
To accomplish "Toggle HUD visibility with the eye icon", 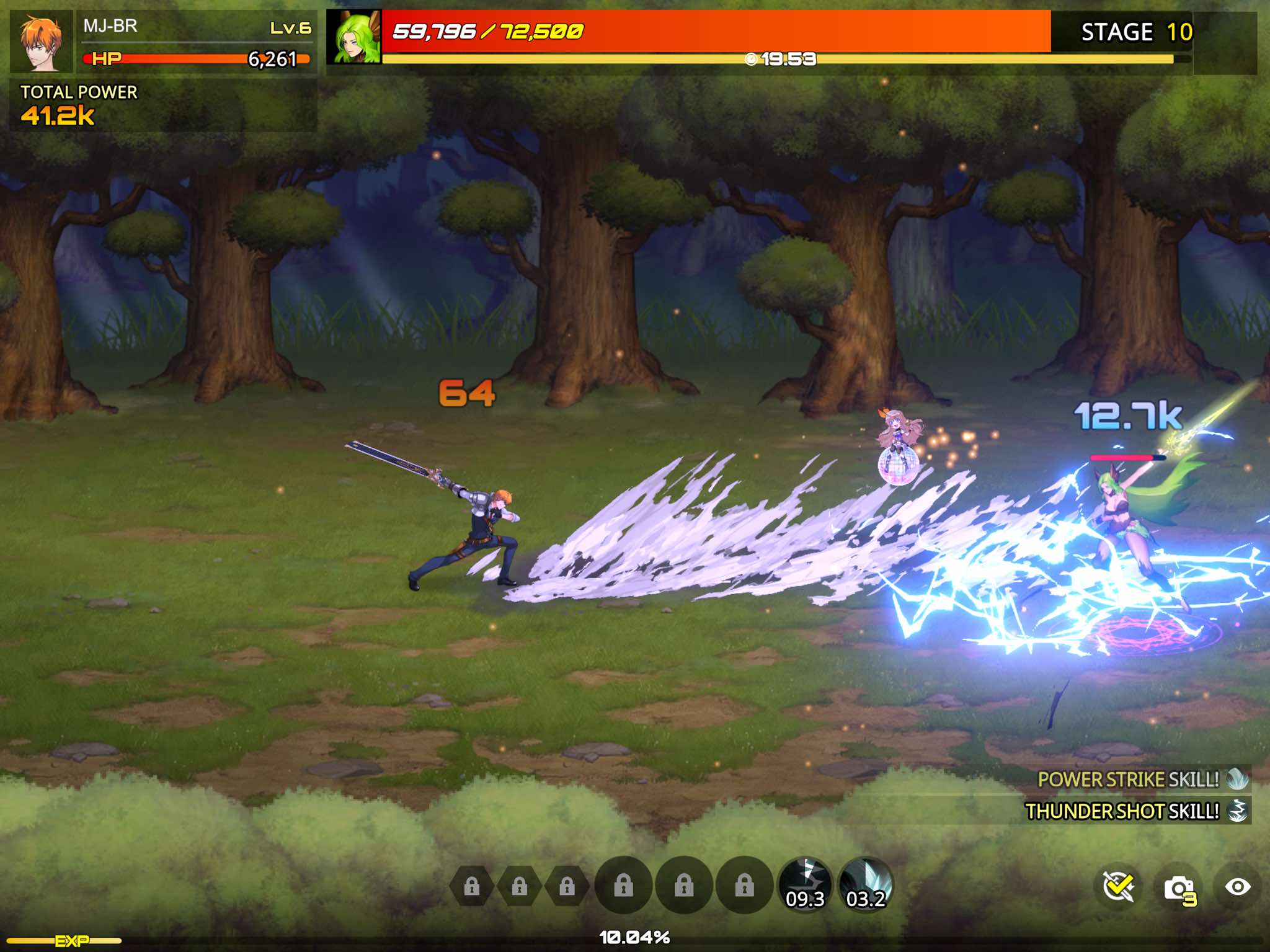I will (1237, 887).
